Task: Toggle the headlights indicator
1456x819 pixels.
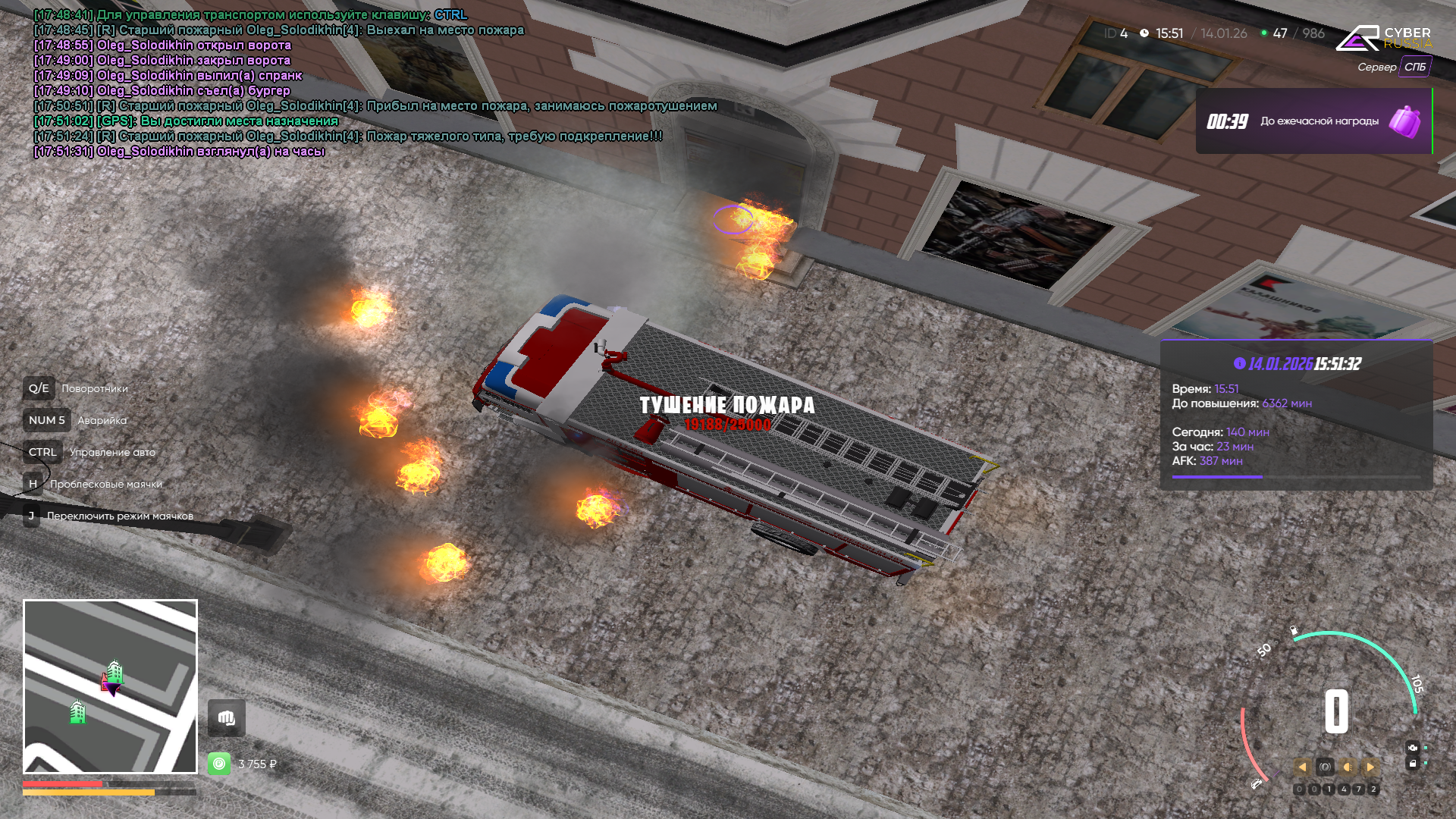Action: point(1348,767)
